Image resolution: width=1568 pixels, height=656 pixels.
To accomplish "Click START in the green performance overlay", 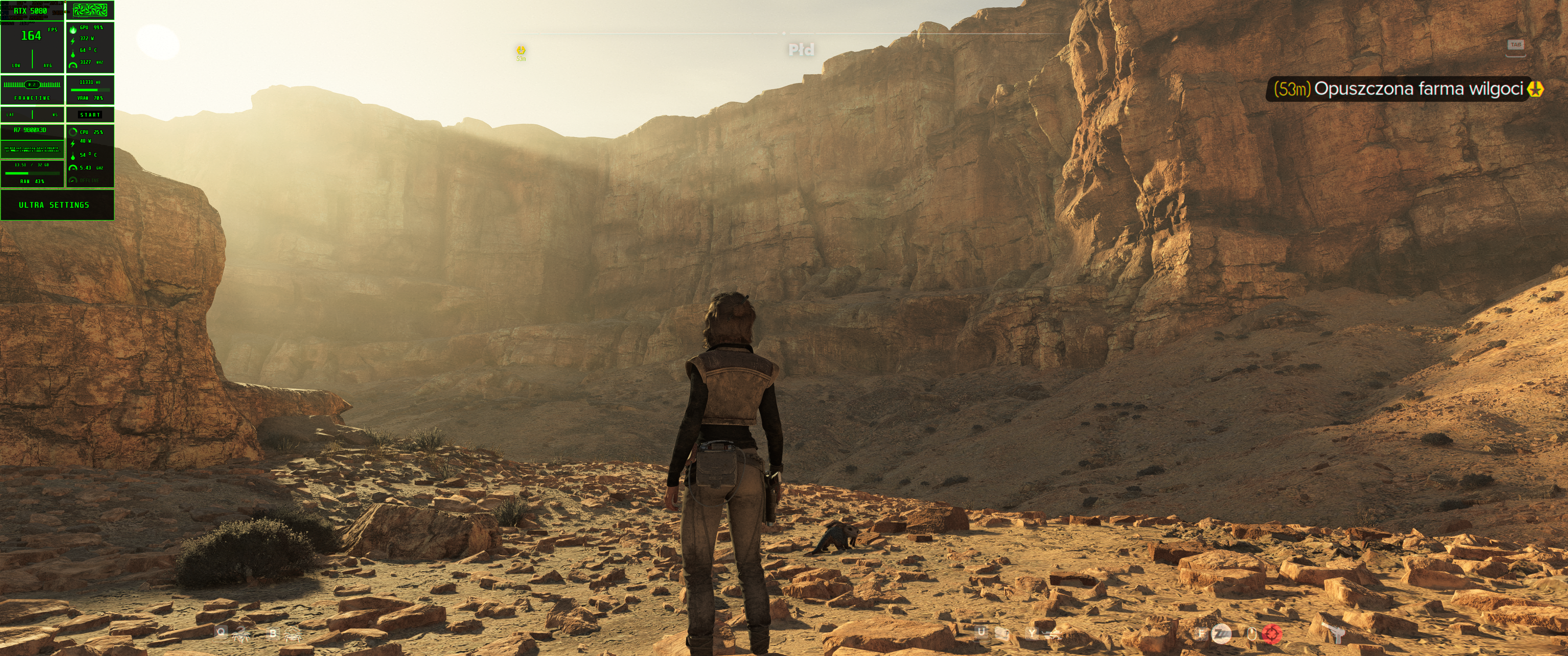I will [x=89, y=114].
